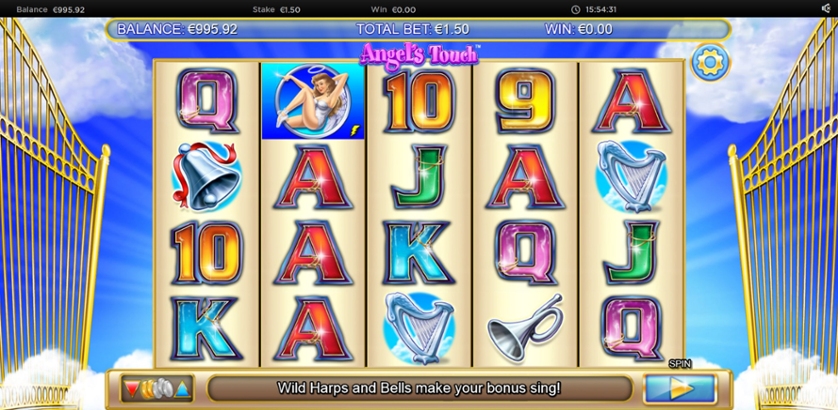Open the gear settings menu
The image size is (838, 410).
tap(709, 63)
